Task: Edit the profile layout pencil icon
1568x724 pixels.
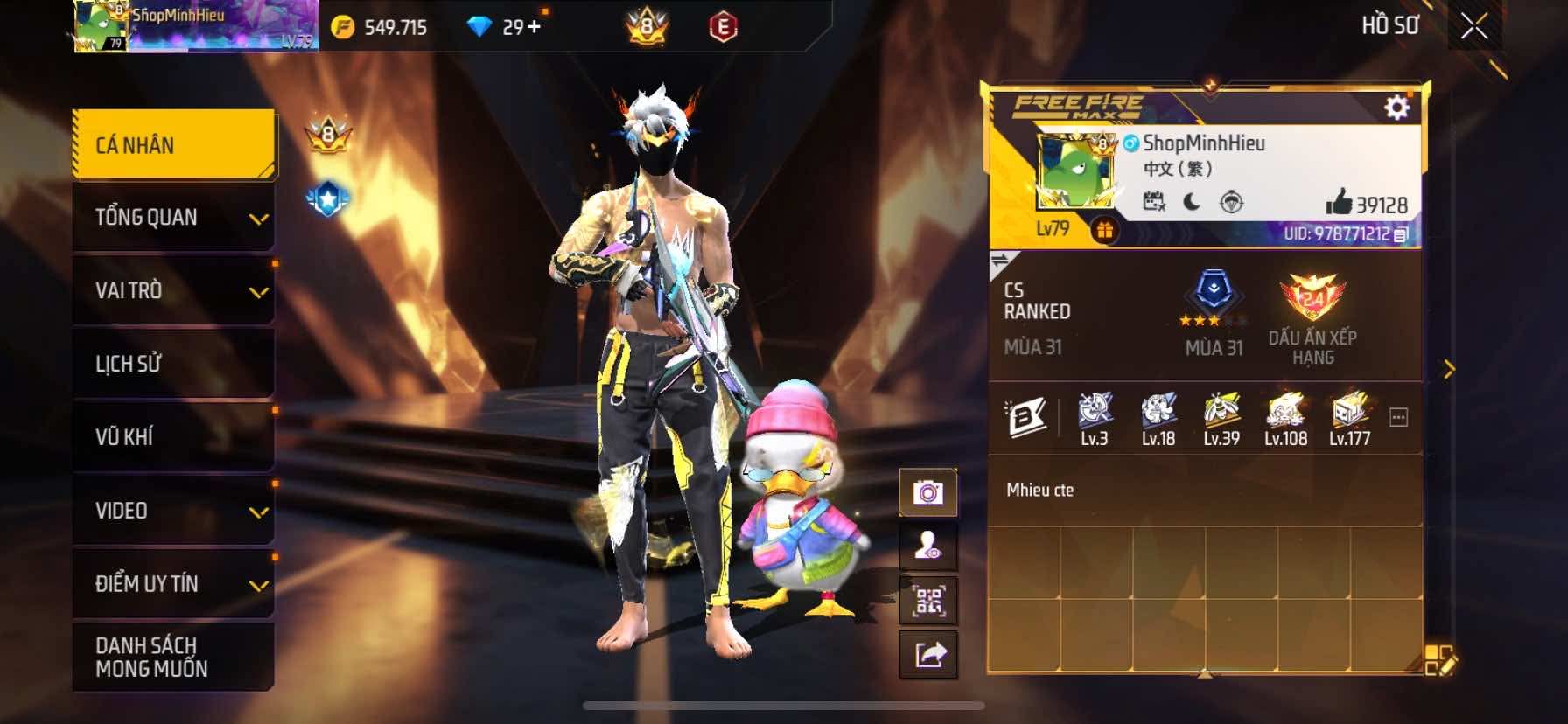Action: pos(1439,661)
